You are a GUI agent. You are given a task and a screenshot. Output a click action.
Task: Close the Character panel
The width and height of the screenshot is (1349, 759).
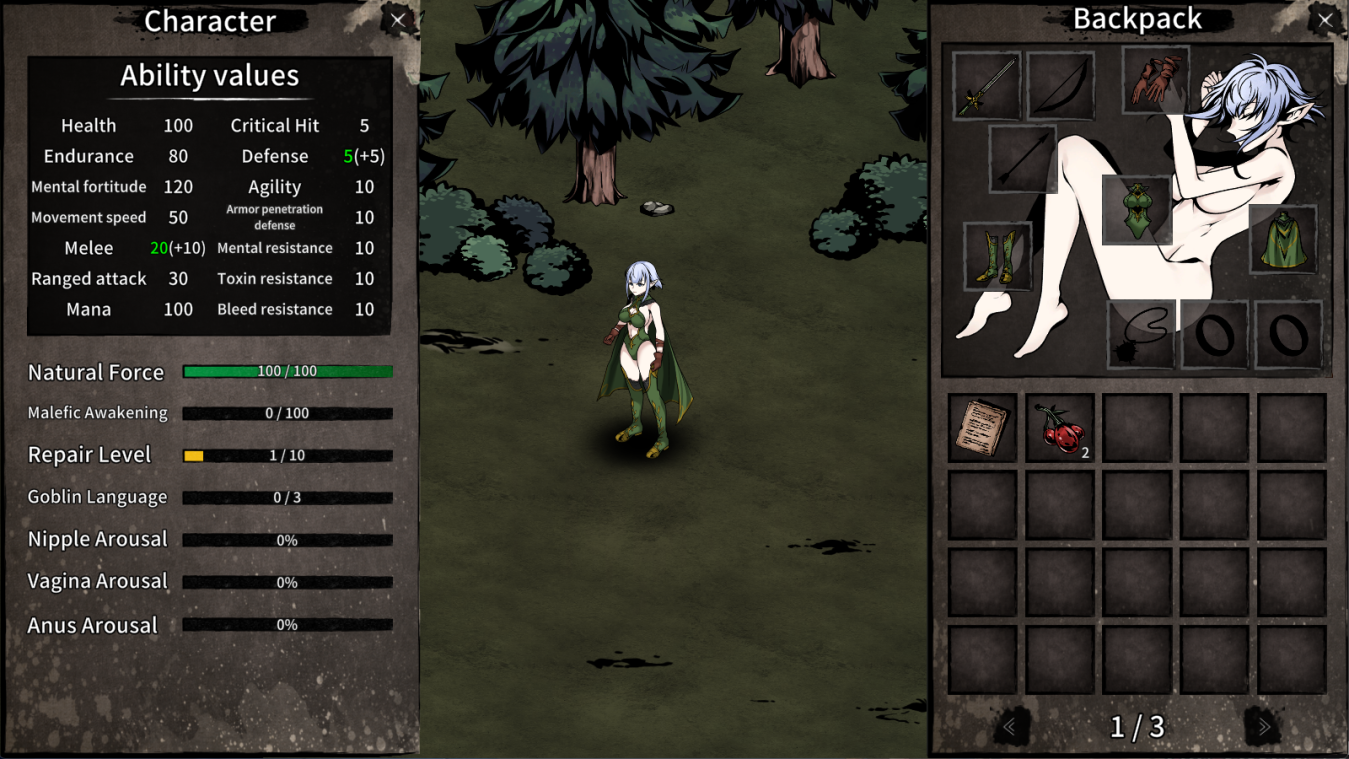pyautogui.click(x=398, y=20)
